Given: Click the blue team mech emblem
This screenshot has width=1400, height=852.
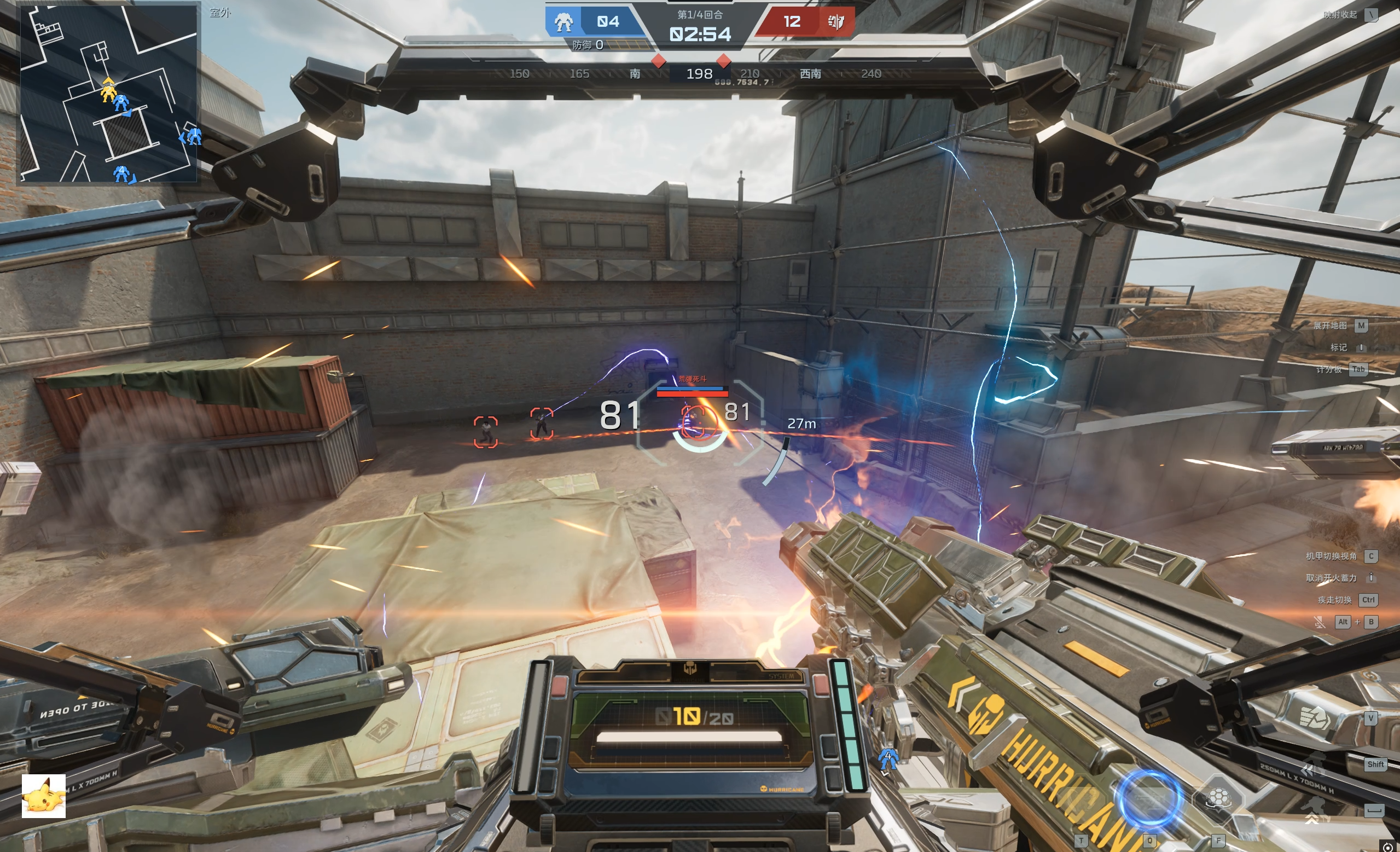Looking at the screenshot, I should click(563, 22).
